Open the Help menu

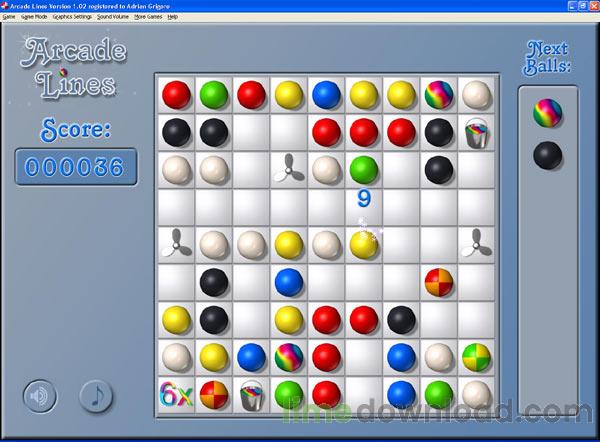point(173,17)
